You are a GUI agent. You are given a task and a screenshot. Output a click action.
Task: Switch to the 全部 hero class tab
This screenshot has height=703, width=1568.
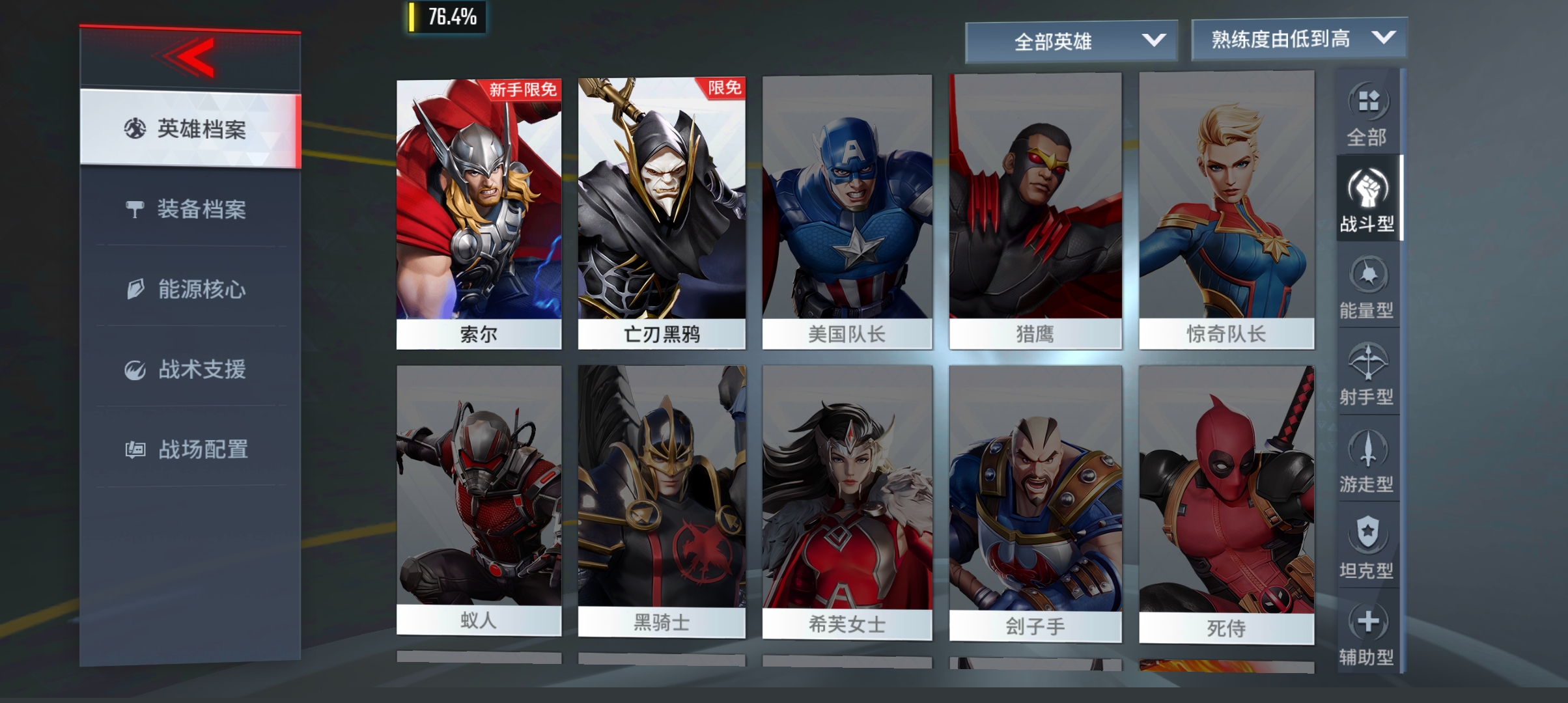[x=1367, y=115]
